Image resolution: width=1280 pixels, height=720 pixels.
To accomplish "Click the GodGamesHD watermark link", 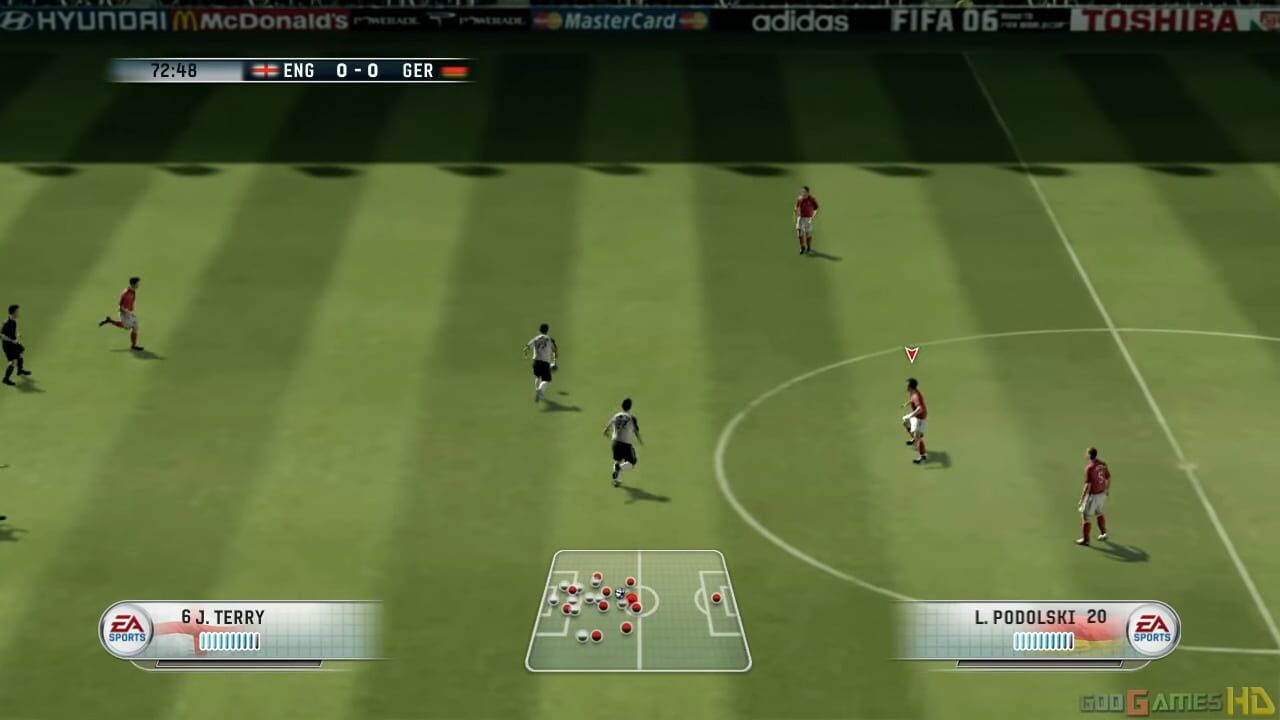I will click(x=1180, y=700).
